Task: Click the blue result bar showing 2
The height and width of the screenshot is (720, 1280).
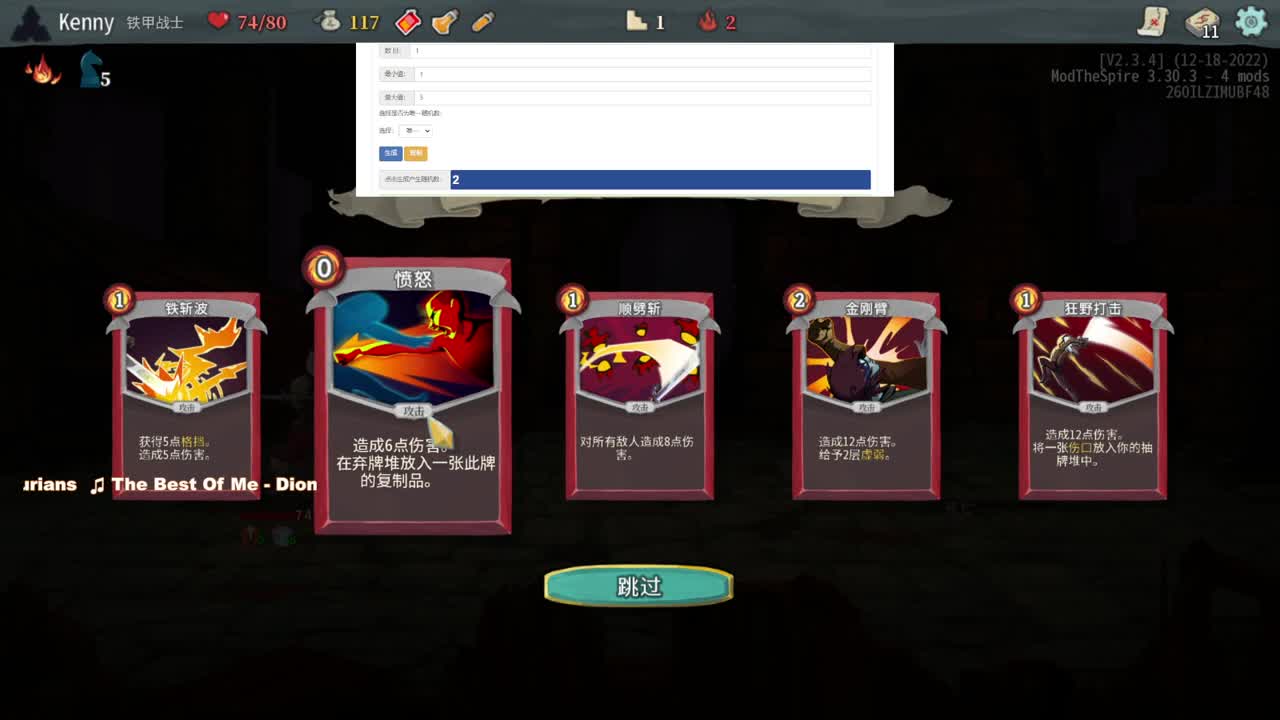Action: coord(660,179)
